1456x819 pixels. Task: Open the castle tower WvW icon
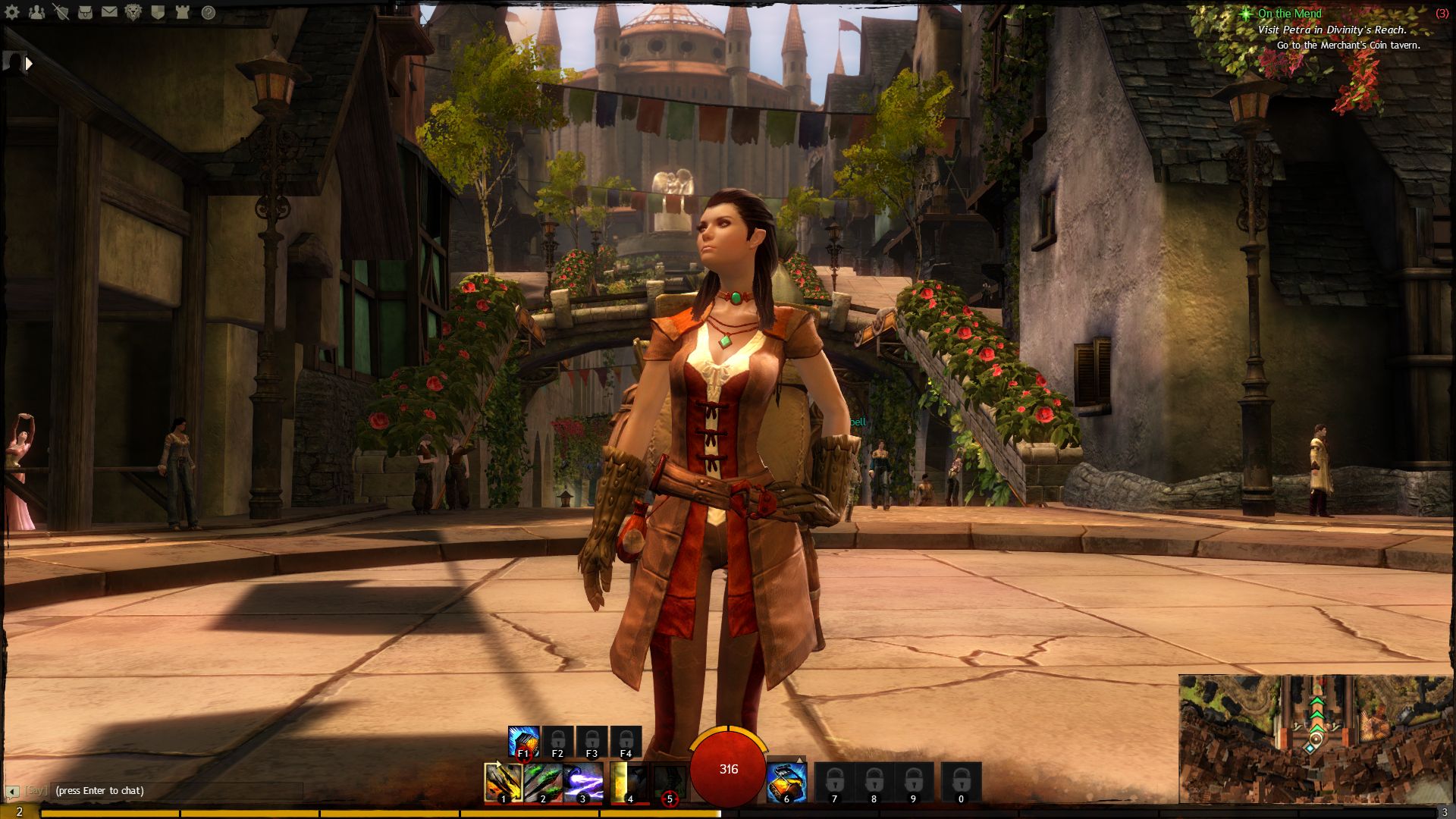pyautogui.click(x=183, y=12)
